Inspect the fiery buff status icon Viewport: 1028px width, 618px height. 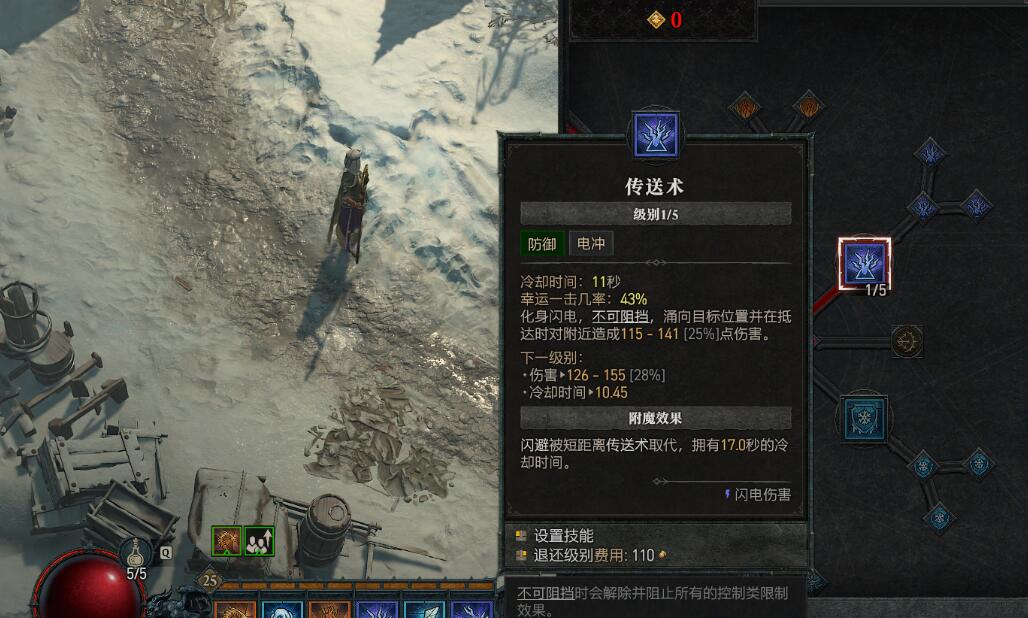pos(226,541)
